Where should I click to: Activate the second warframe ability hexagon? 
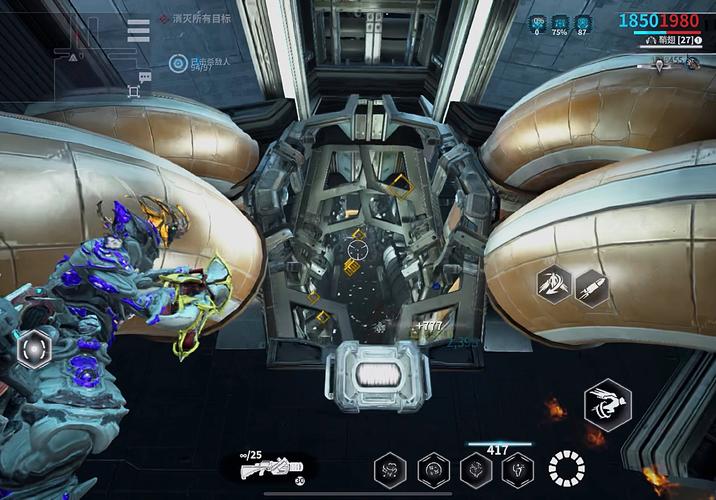tap(432, 468)
